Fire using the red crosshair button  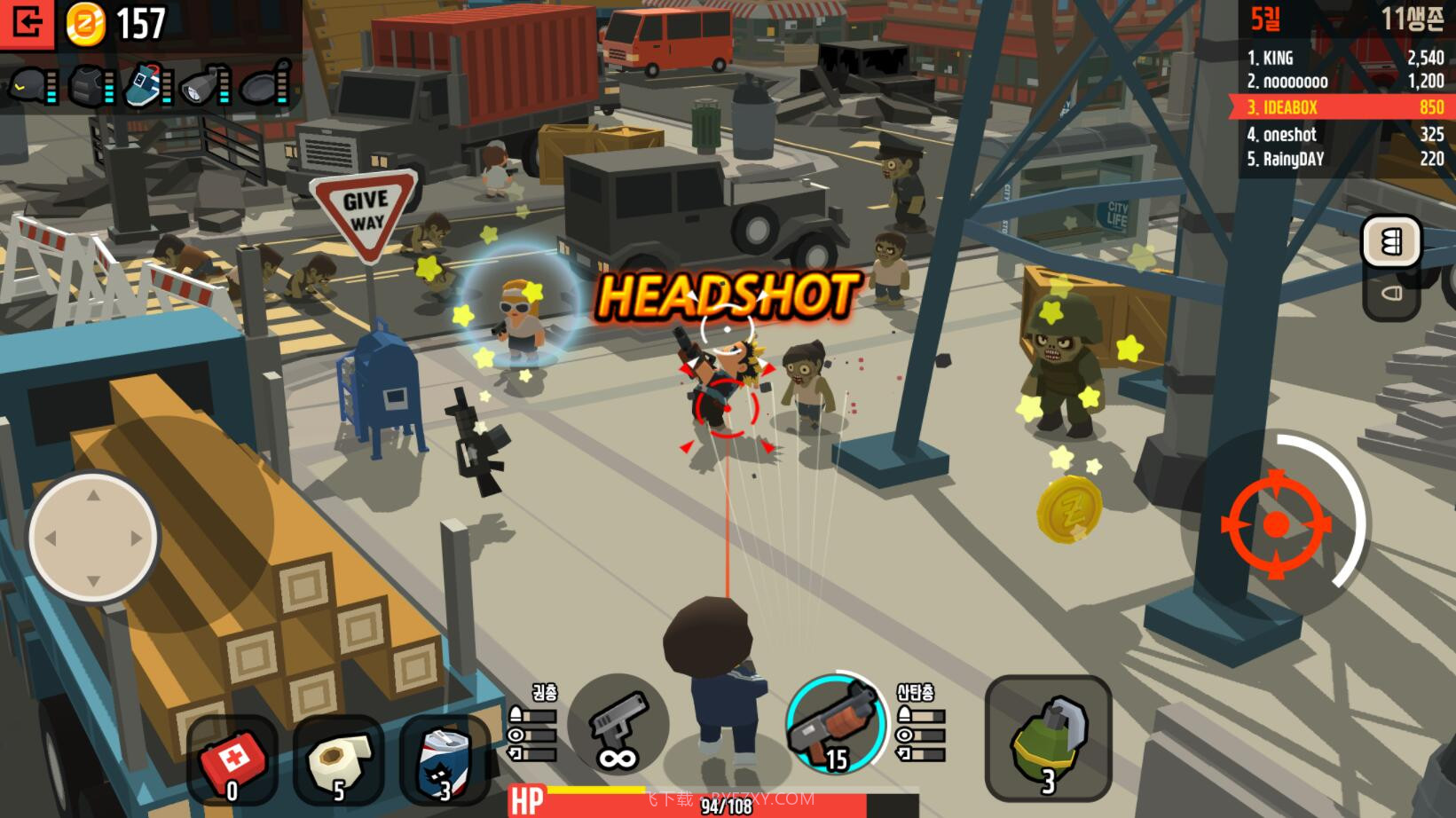tap(1276, 524)
